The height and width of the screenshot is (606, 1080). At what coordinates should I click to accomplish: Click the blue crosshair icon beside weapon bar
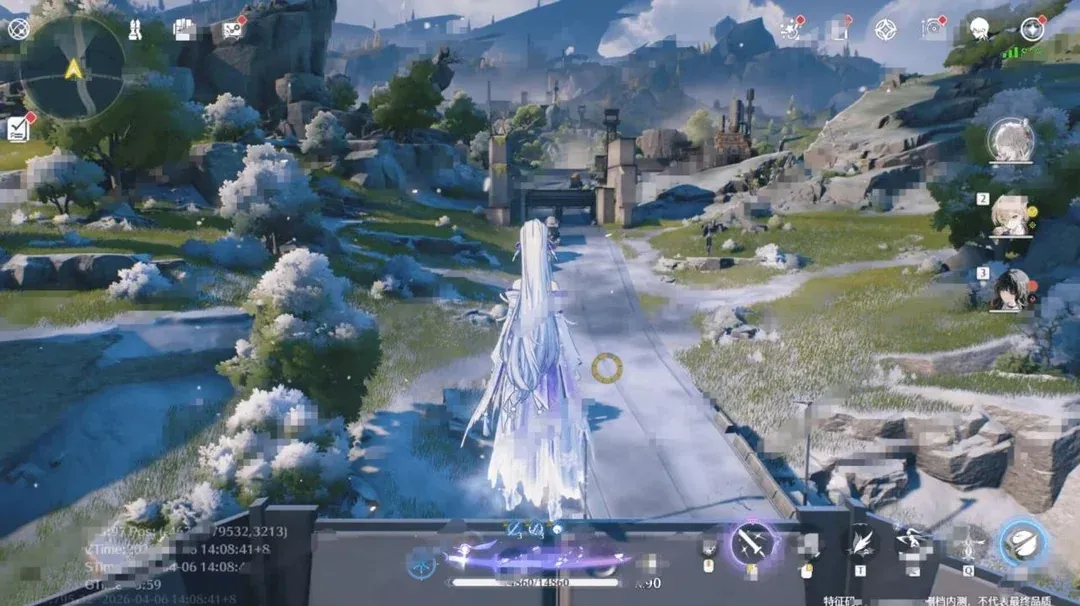click(x=421, y=562)
